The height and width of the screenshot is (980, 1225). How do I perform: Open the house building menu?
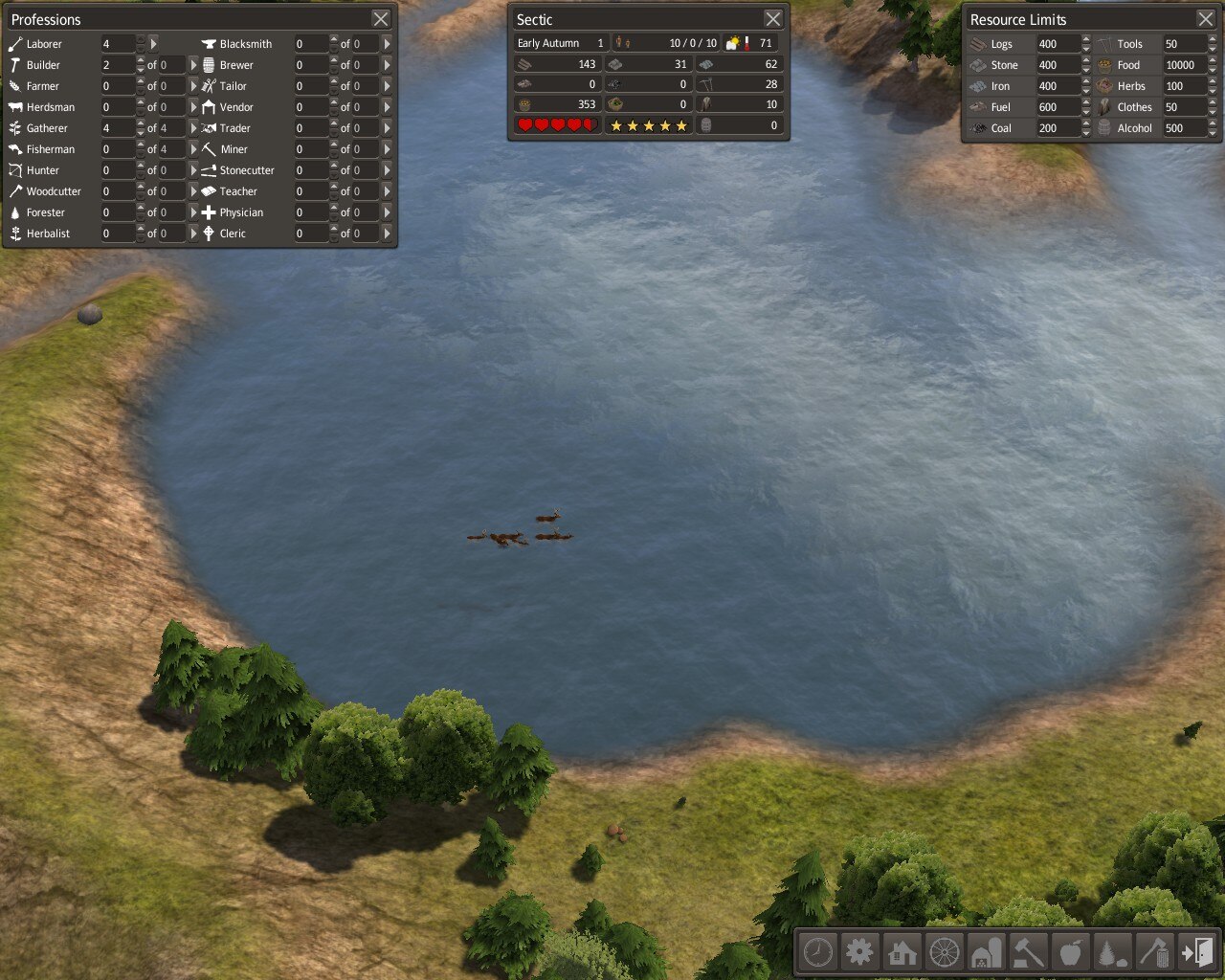pos(902,952)
